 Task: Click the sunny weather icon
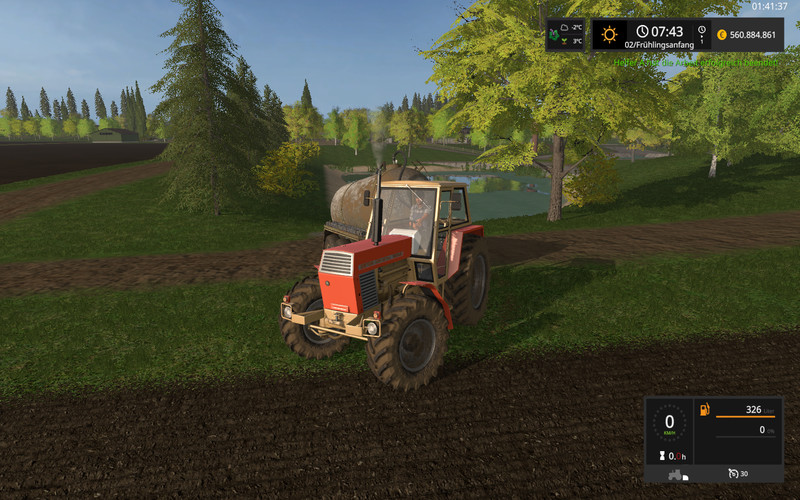tap(609, 35)
